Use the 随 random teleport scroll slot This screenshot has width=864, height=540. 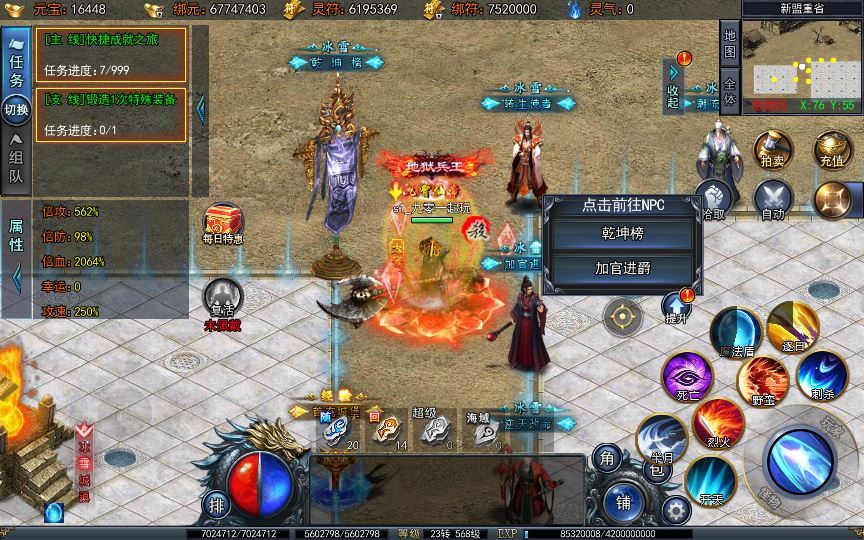click(x=337, y=428)
